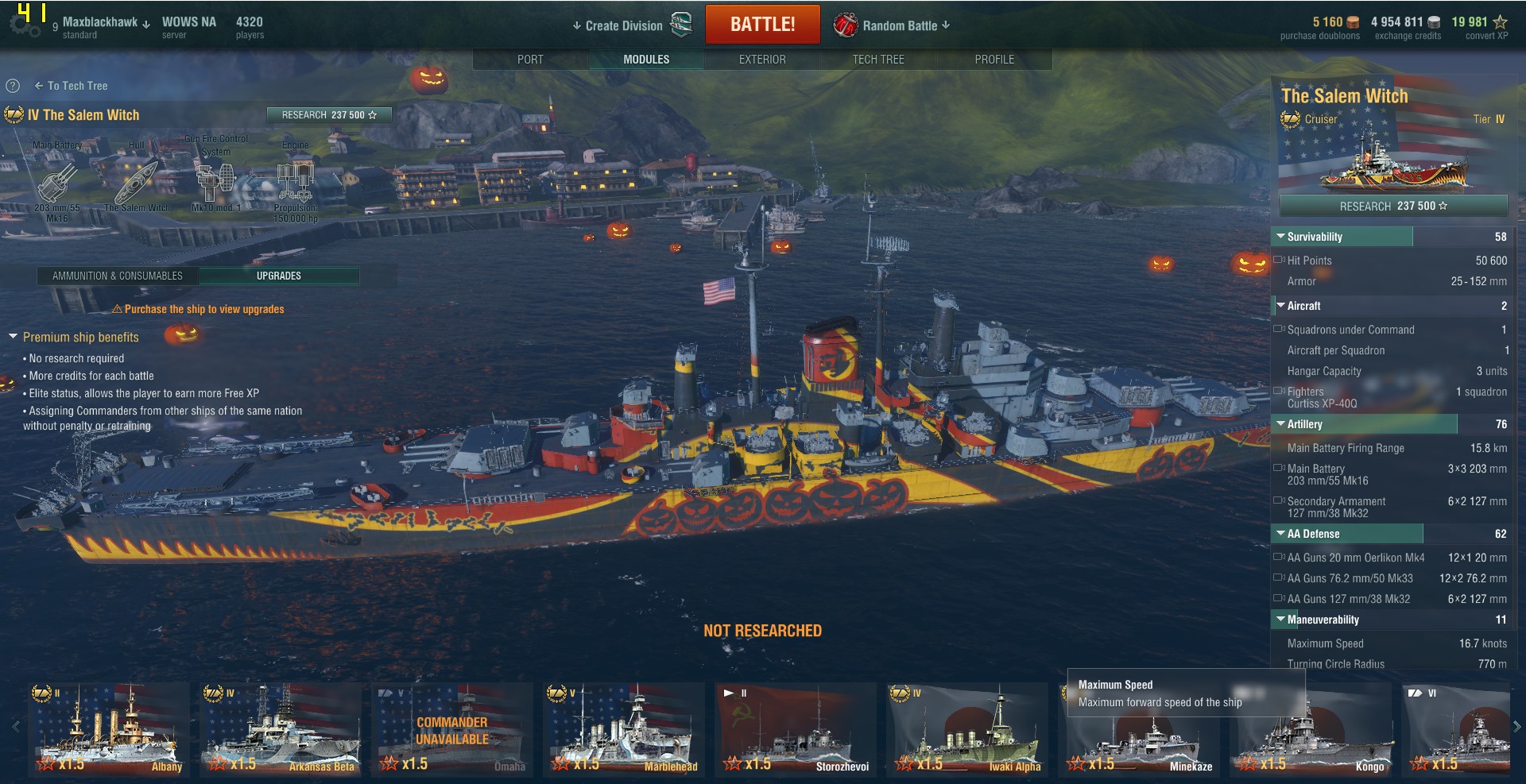Select the Albany ship in the carousel
Screen dimensions: 1526x784
coord(109,729)
